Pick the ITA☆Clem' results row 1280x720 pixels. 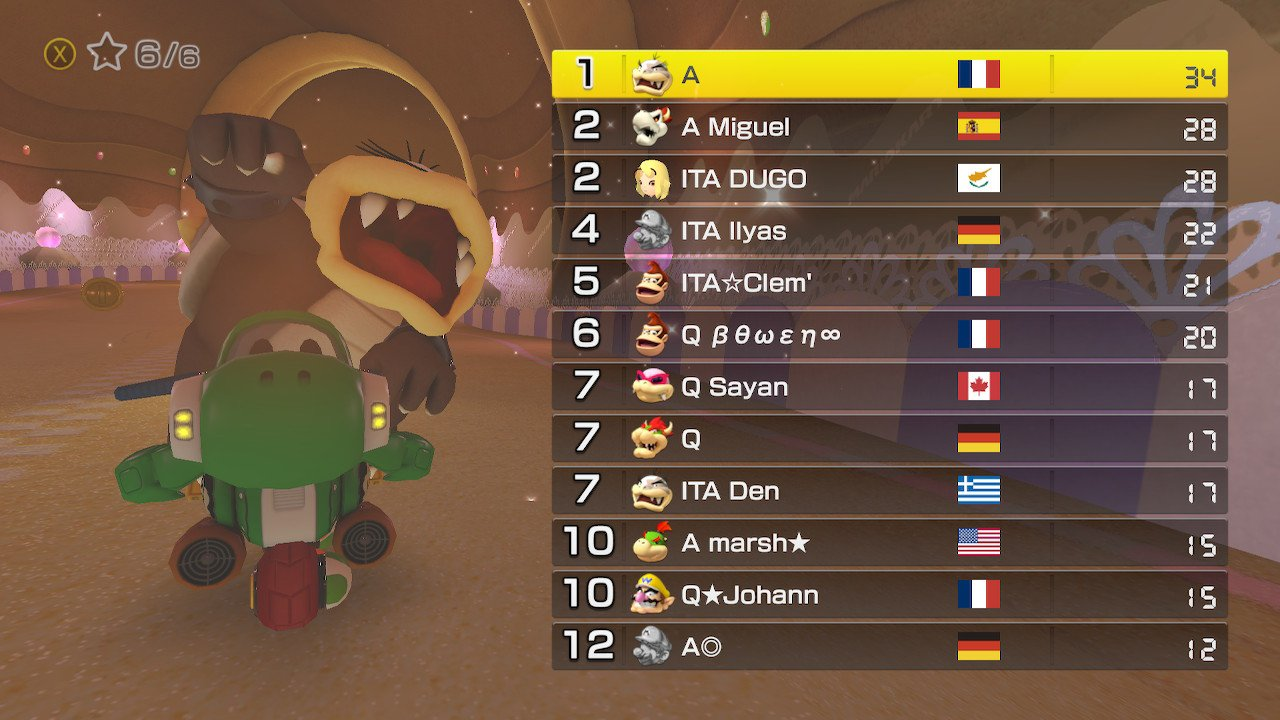click(x=889, y=283)
